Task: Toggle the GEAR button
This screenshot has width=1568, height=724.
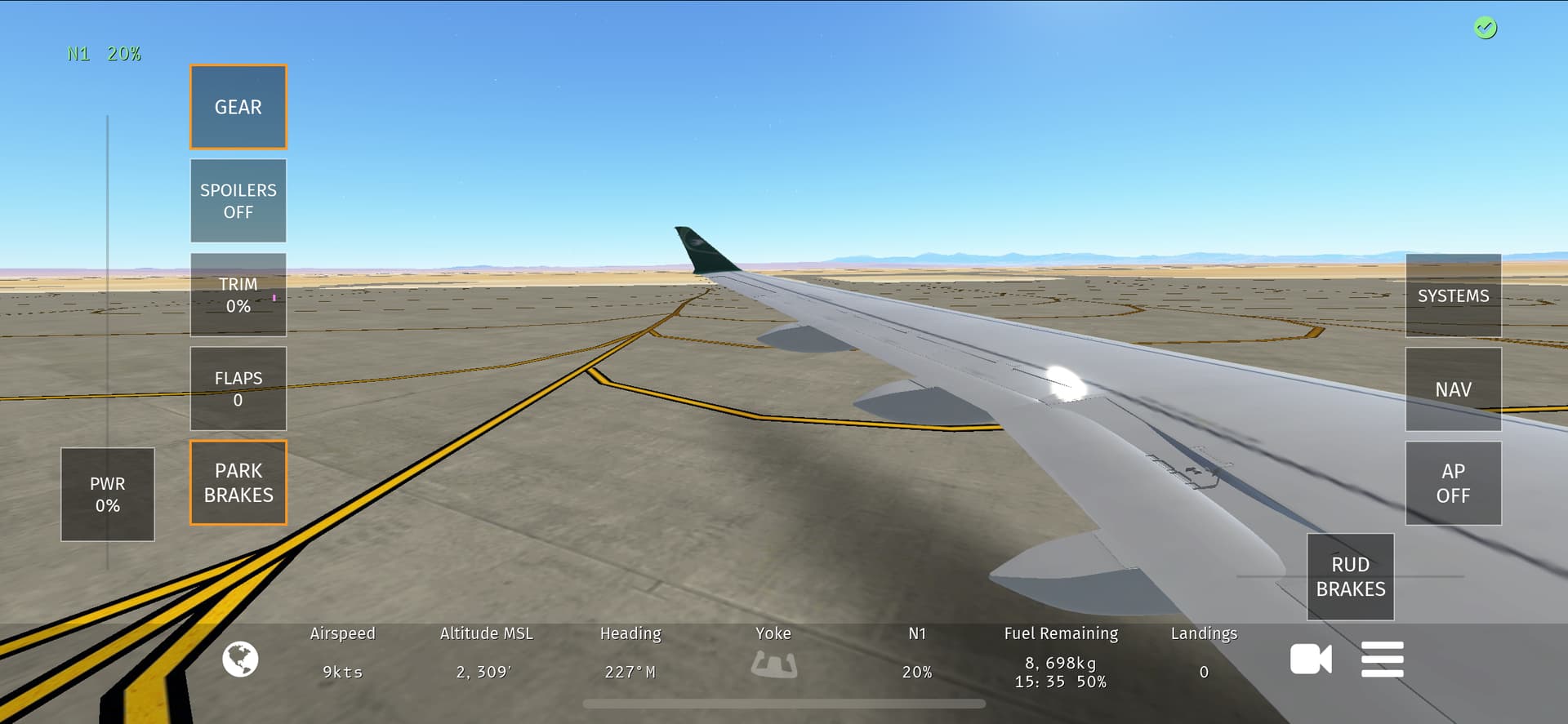Action: pyautogui.click(x=238, y=107)
